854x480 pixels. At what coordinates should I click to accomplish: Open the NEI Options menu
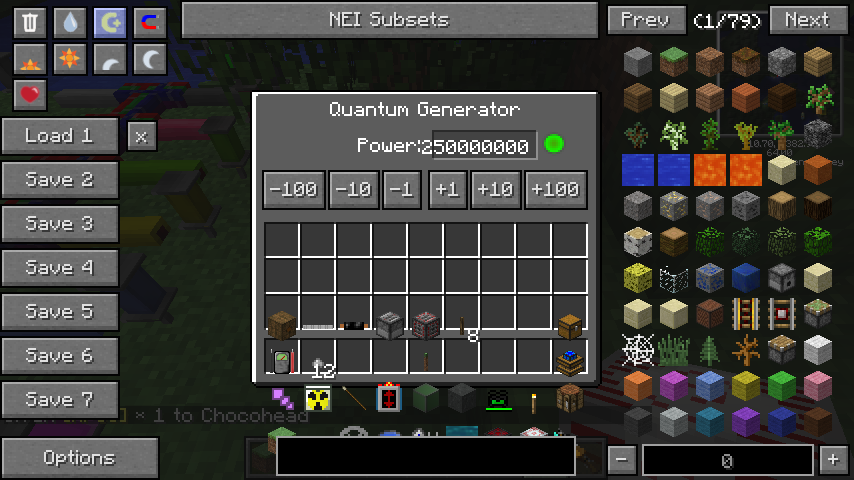79,458
